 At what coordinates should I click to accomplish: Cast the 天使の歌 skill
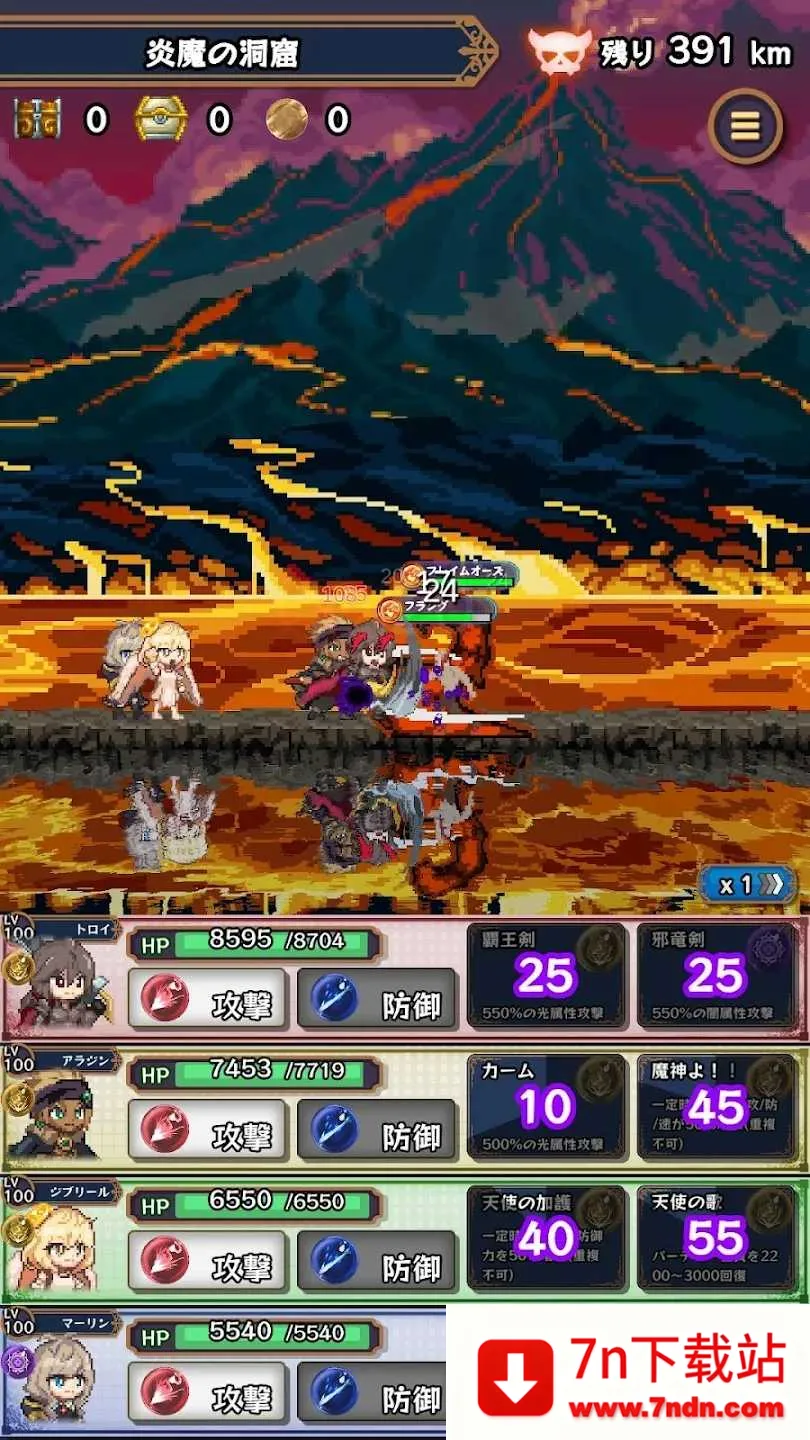pos(717,1238)
